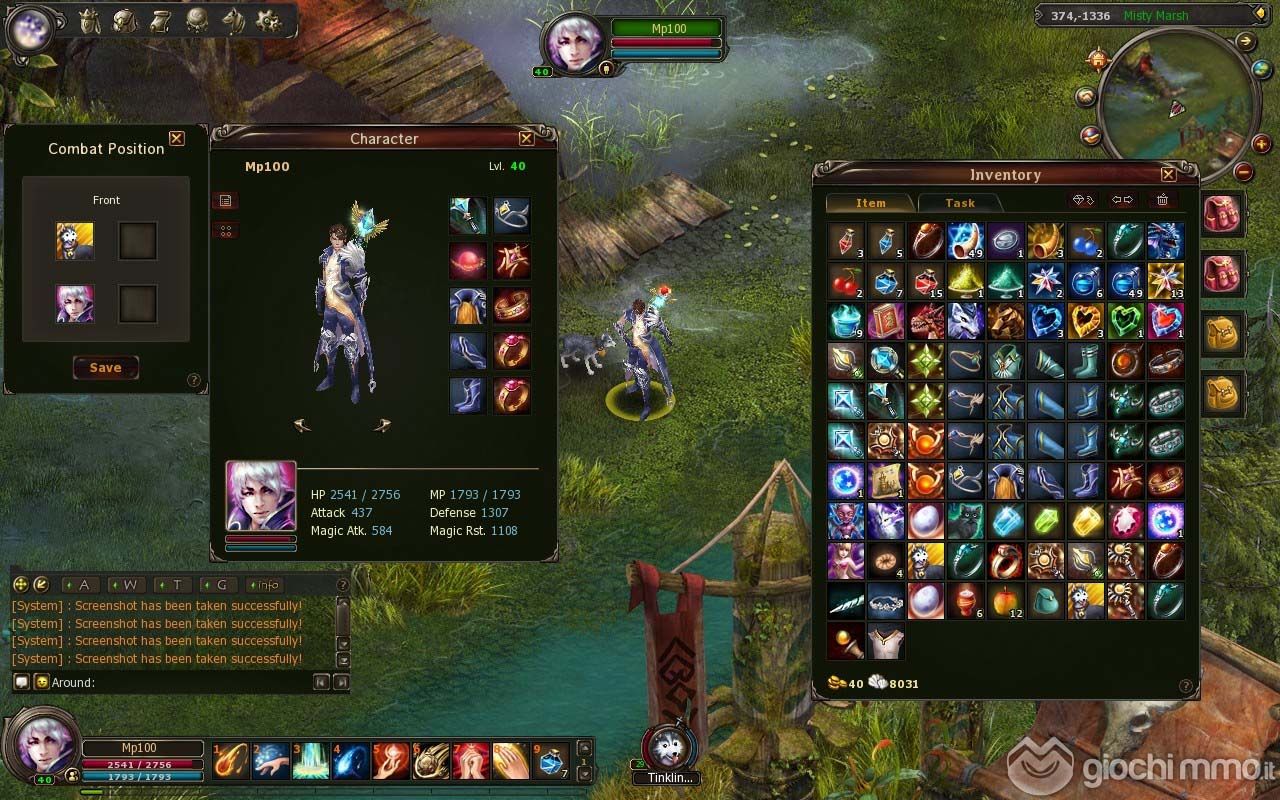Select the equipped staff weapon slot
The height and width of the screenshot is (800, 1280).
click(467, 215)
